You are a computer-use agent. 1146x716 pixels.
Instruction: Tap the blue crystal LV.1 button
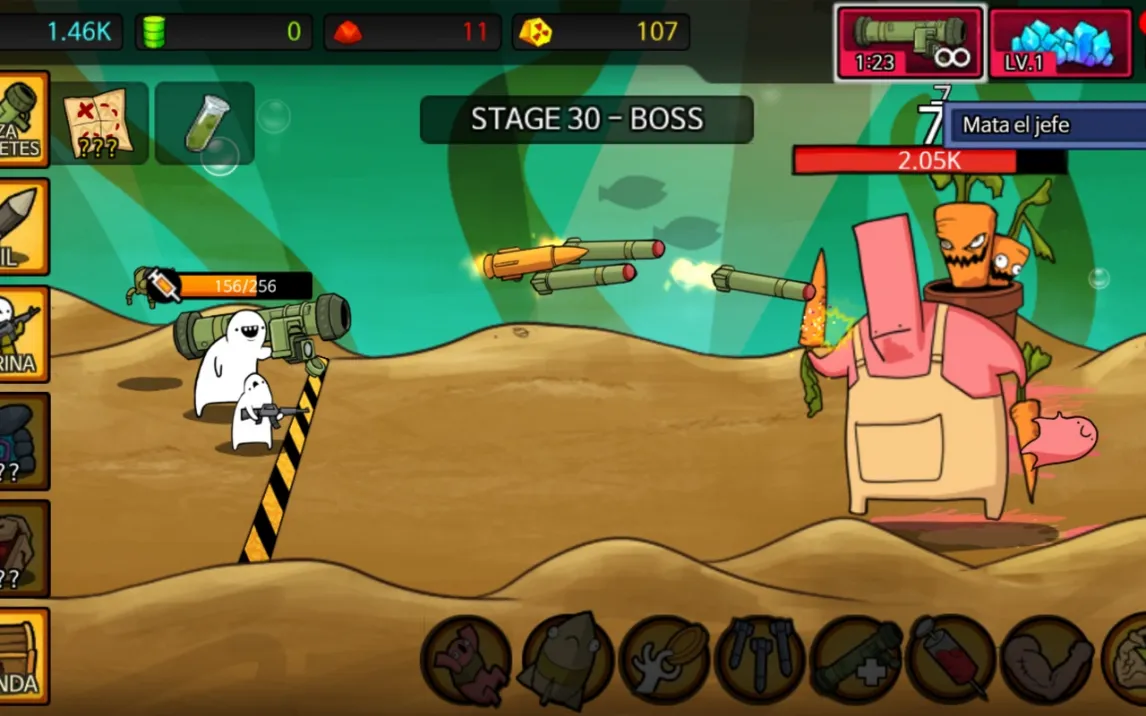(x=1060, y=43)
